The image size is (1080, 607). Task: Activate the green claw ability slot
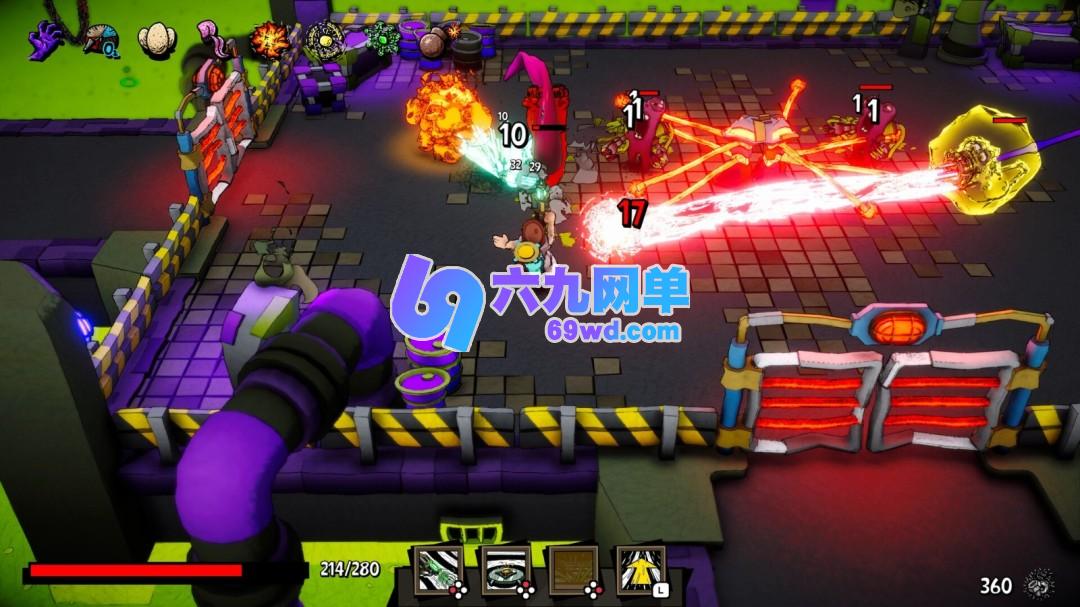point(439,570)
